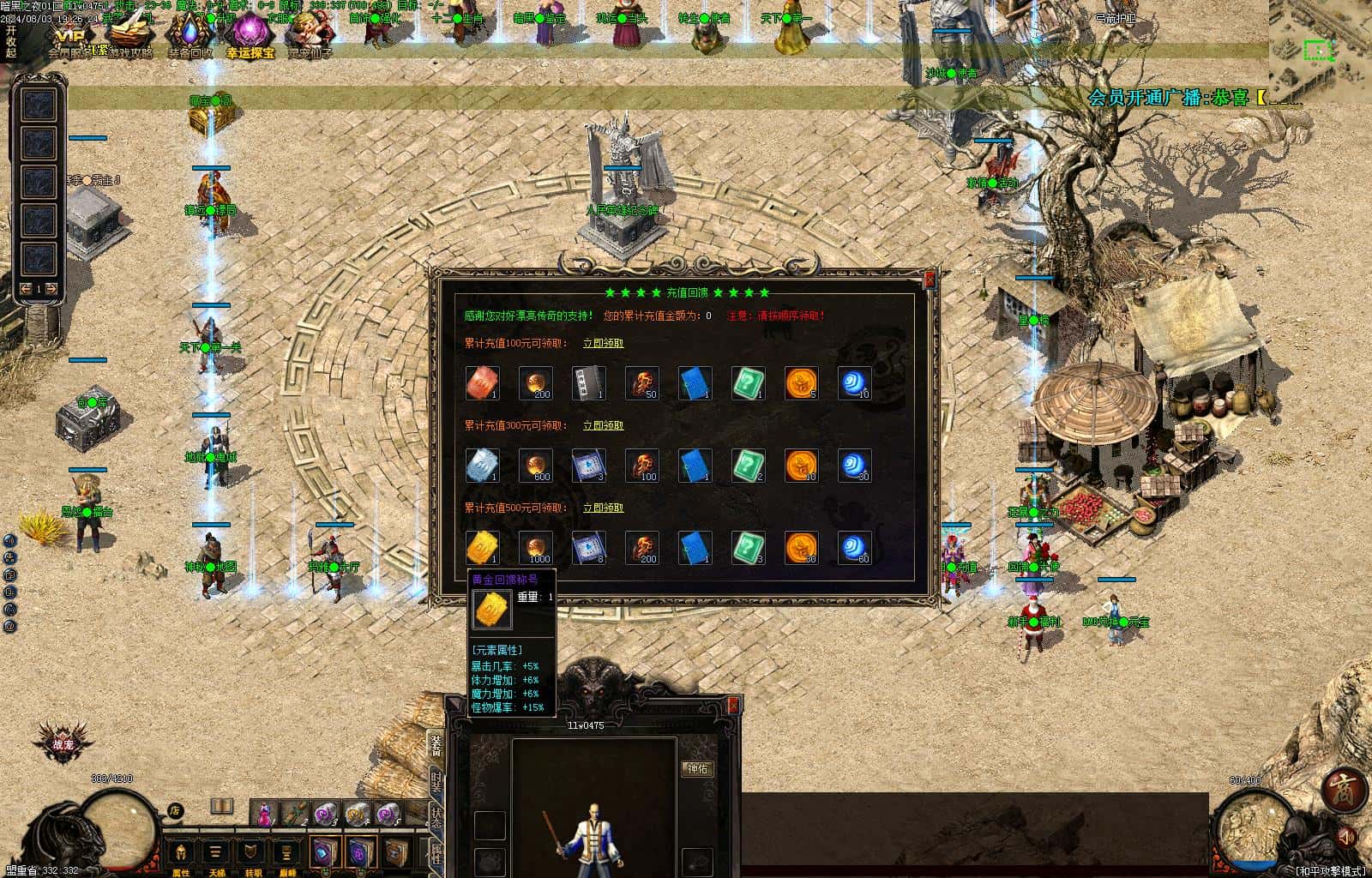Claim the 500元 recharge reward via 立即领取
The image size is (1372, 878).
[x=603, y=508]
